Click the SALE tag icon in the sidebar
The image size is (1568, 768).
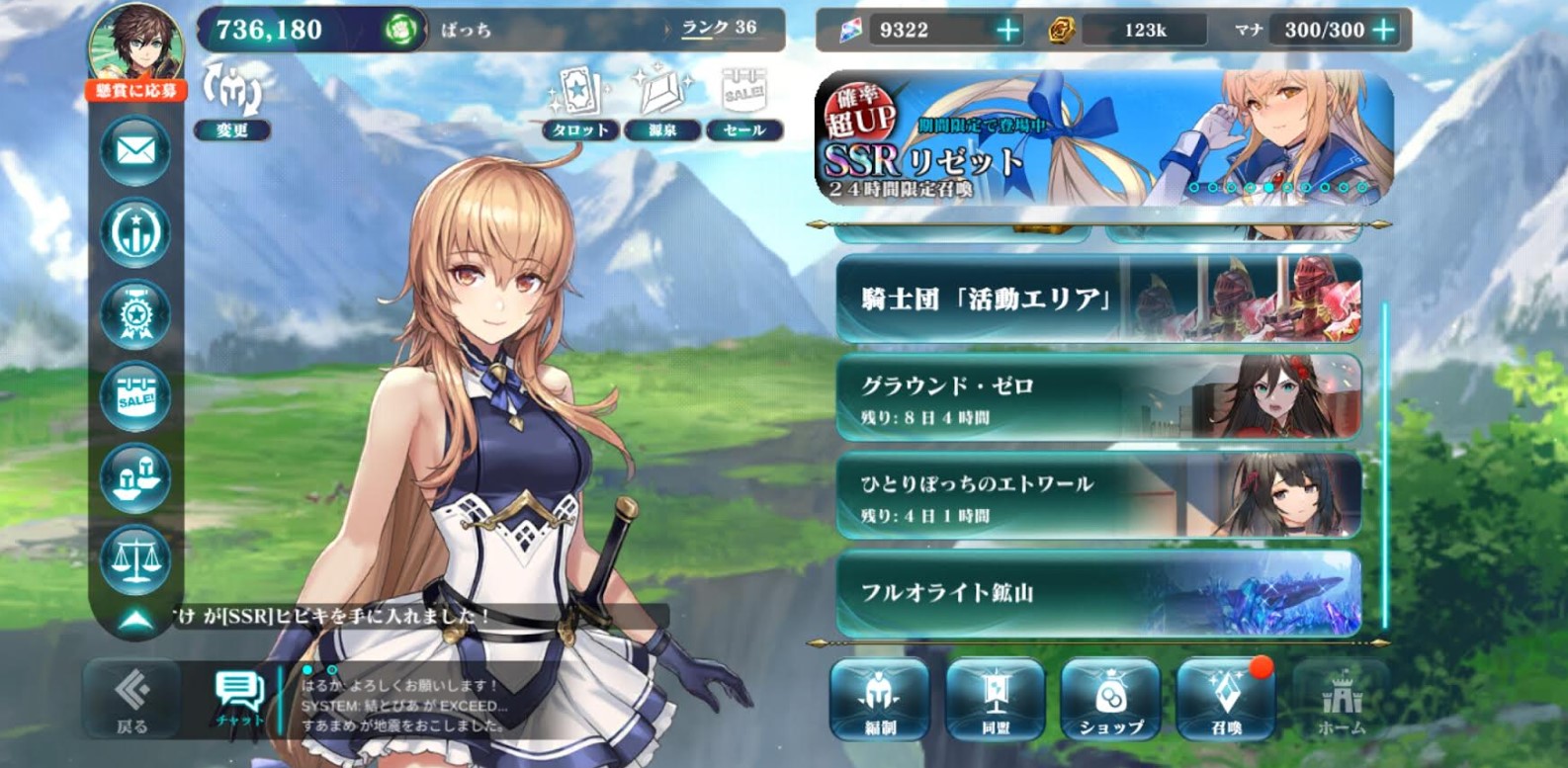pyautogui.click(x=136, y=395)
